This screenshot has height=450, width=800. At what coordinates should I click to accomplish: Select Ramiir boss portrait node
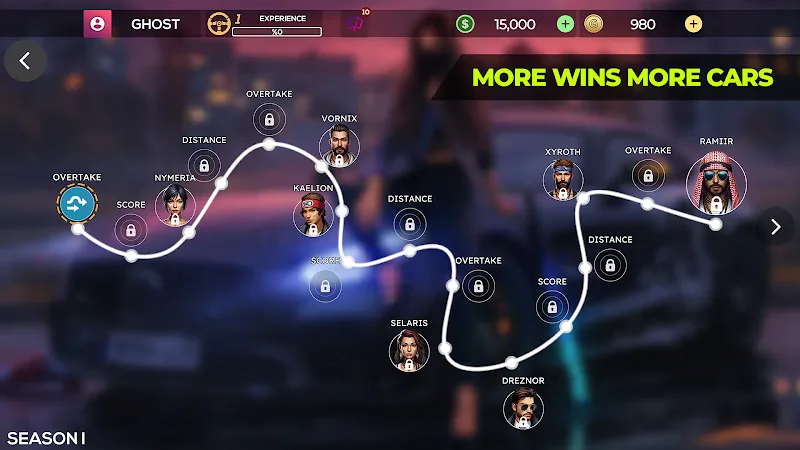click(x=716, y=185)
